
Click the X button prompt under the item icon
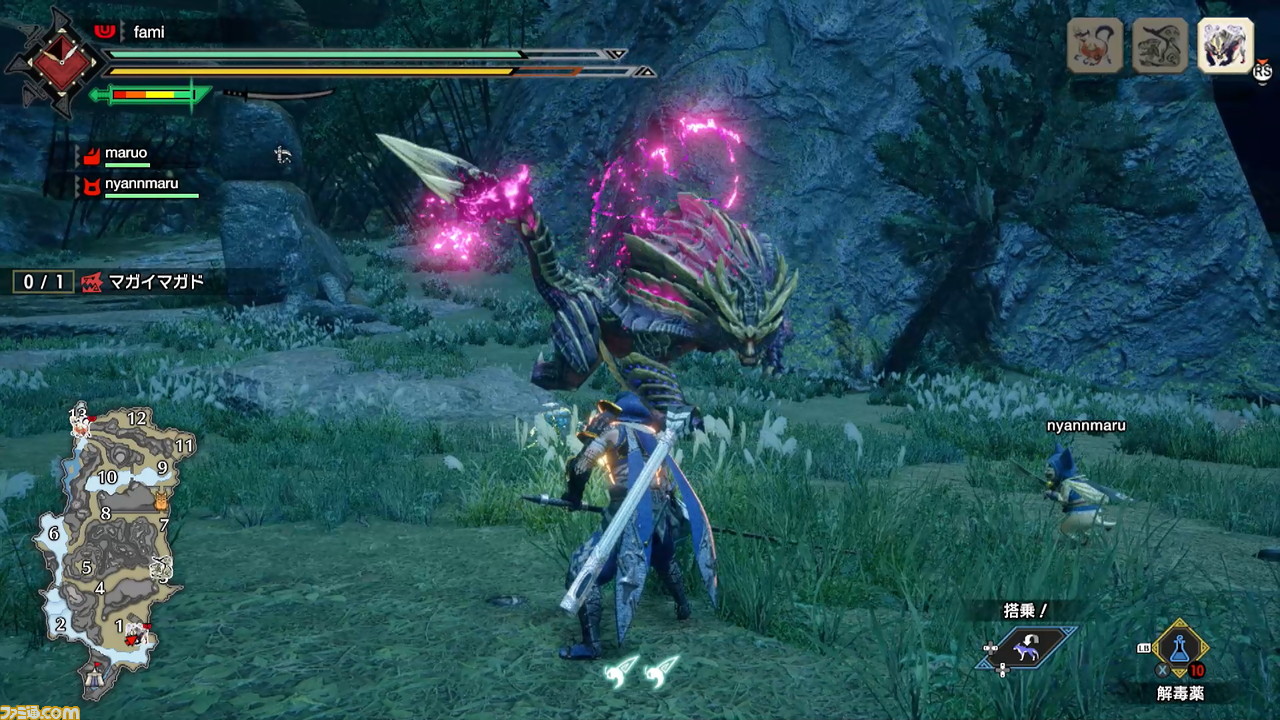pyautogui.click(x=1162, y=670)
